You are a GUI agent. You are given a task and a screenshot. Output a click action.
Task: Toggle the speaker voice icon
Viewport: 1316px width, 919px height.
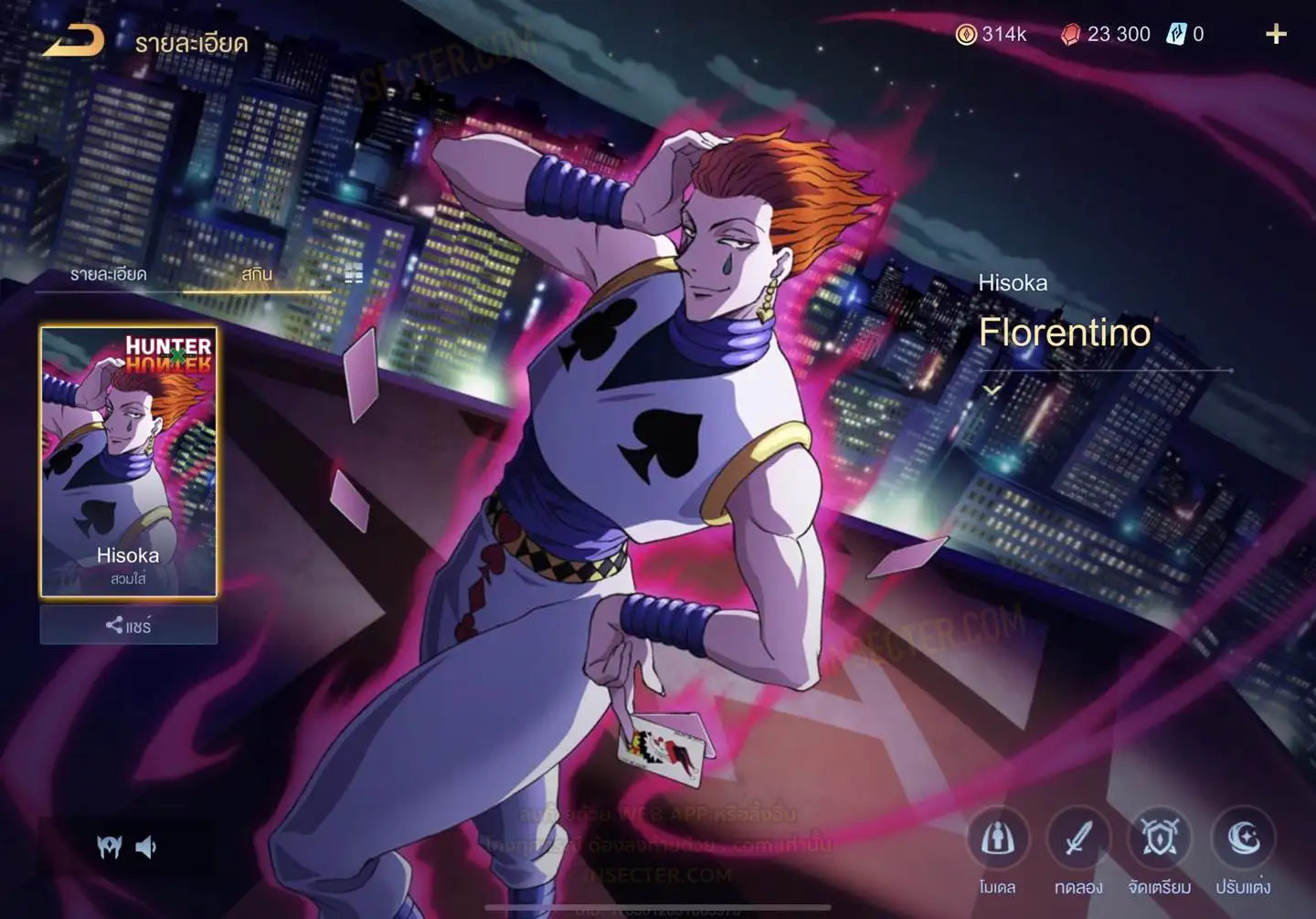pos(146,848)
